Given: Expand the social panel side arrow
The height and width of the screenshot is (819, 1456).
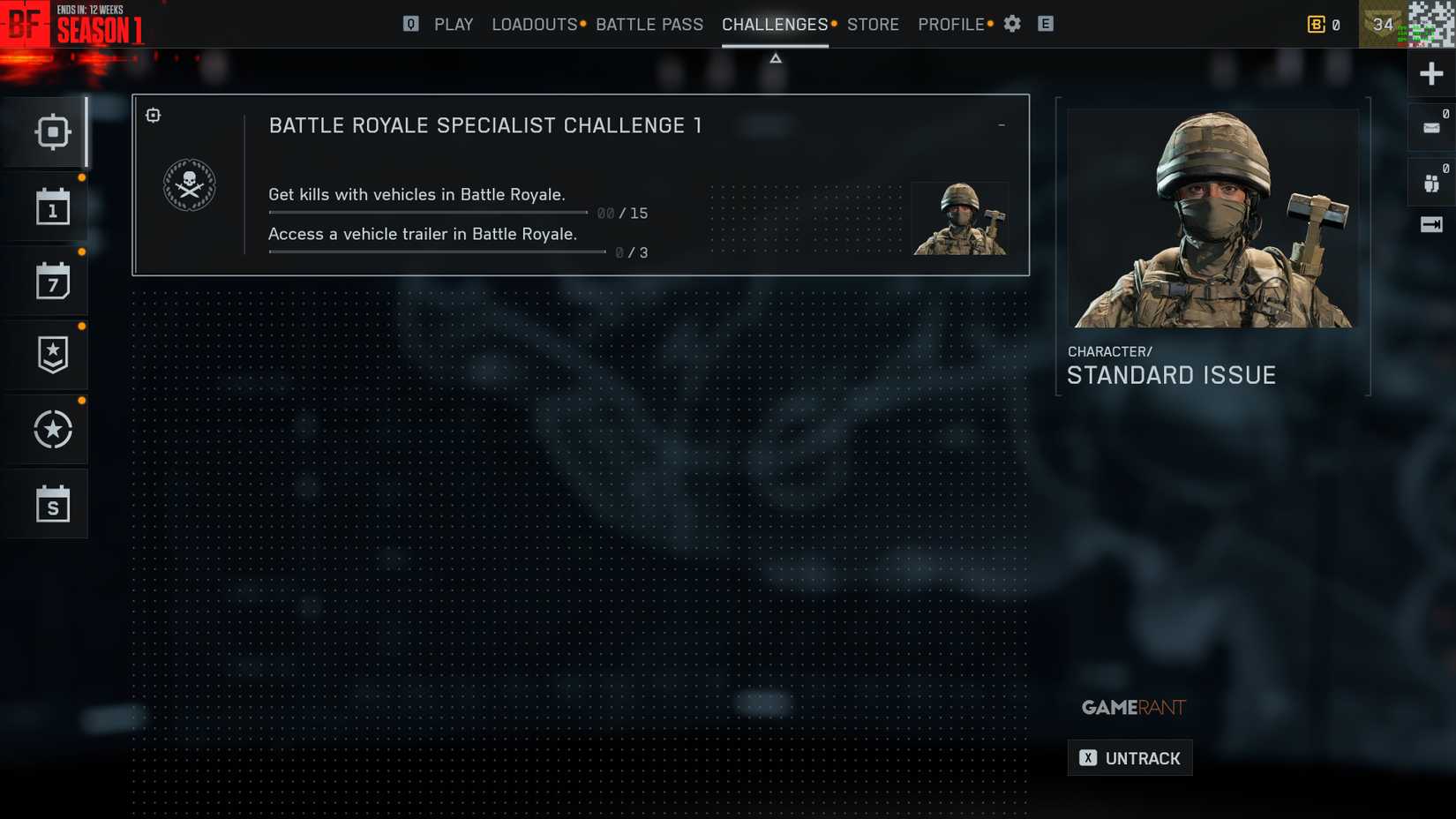Looking at the screenshot, I should 1430,224.
